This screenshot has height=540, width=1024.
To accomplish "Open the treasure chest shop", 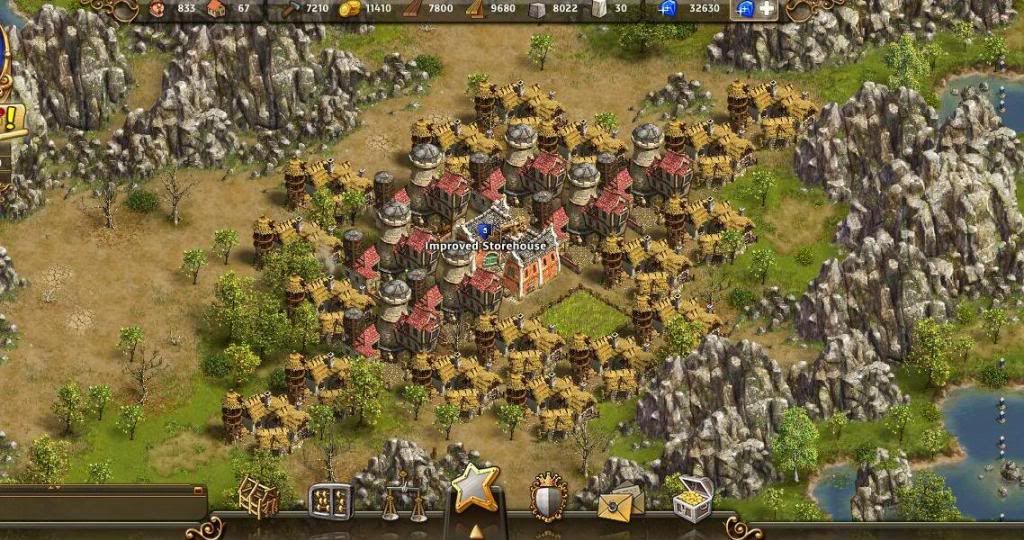I will coord(692,498).
